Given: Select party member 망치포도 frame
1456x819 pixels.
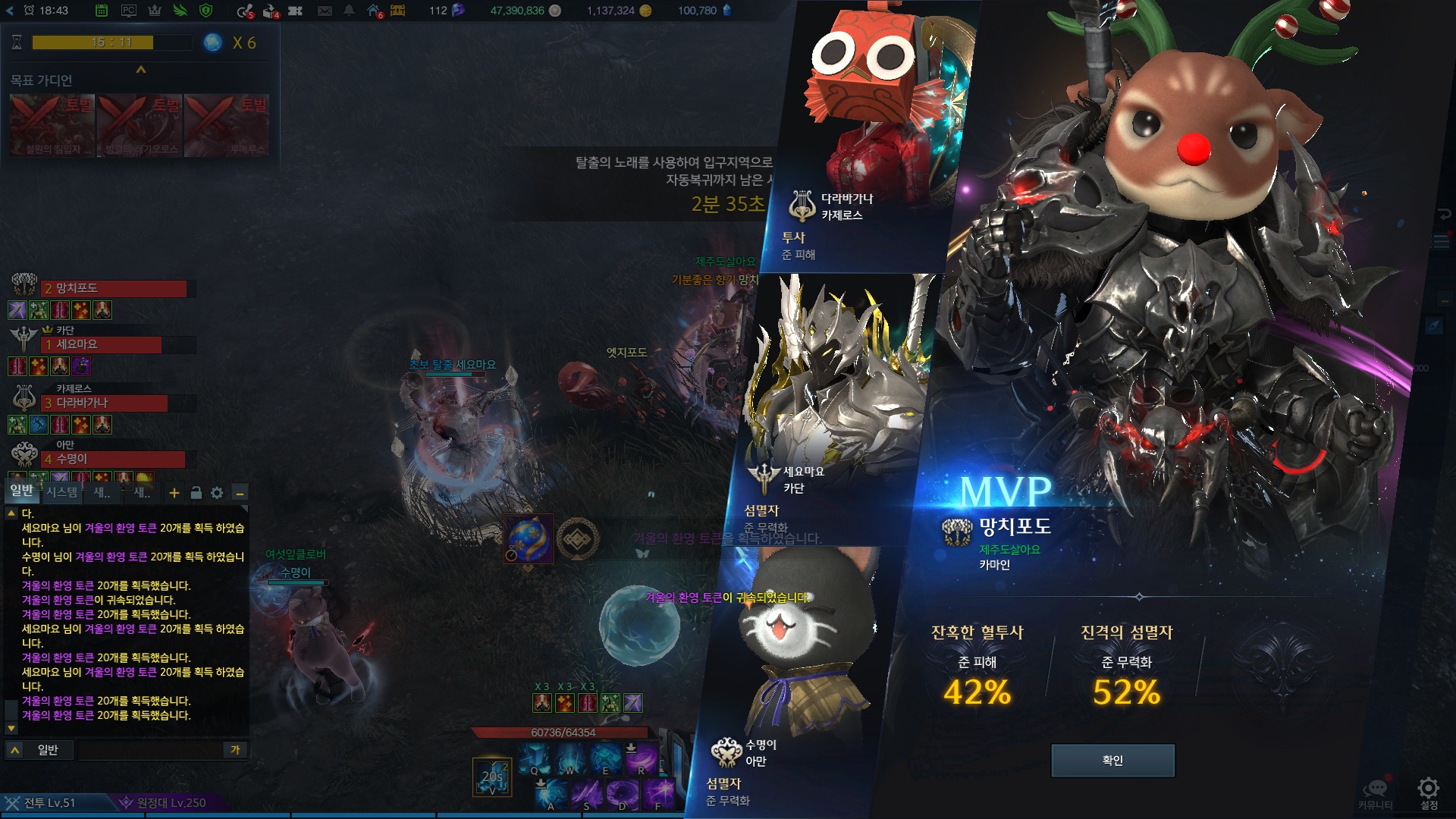Looking at the screenshot, I should click(114, 289).
